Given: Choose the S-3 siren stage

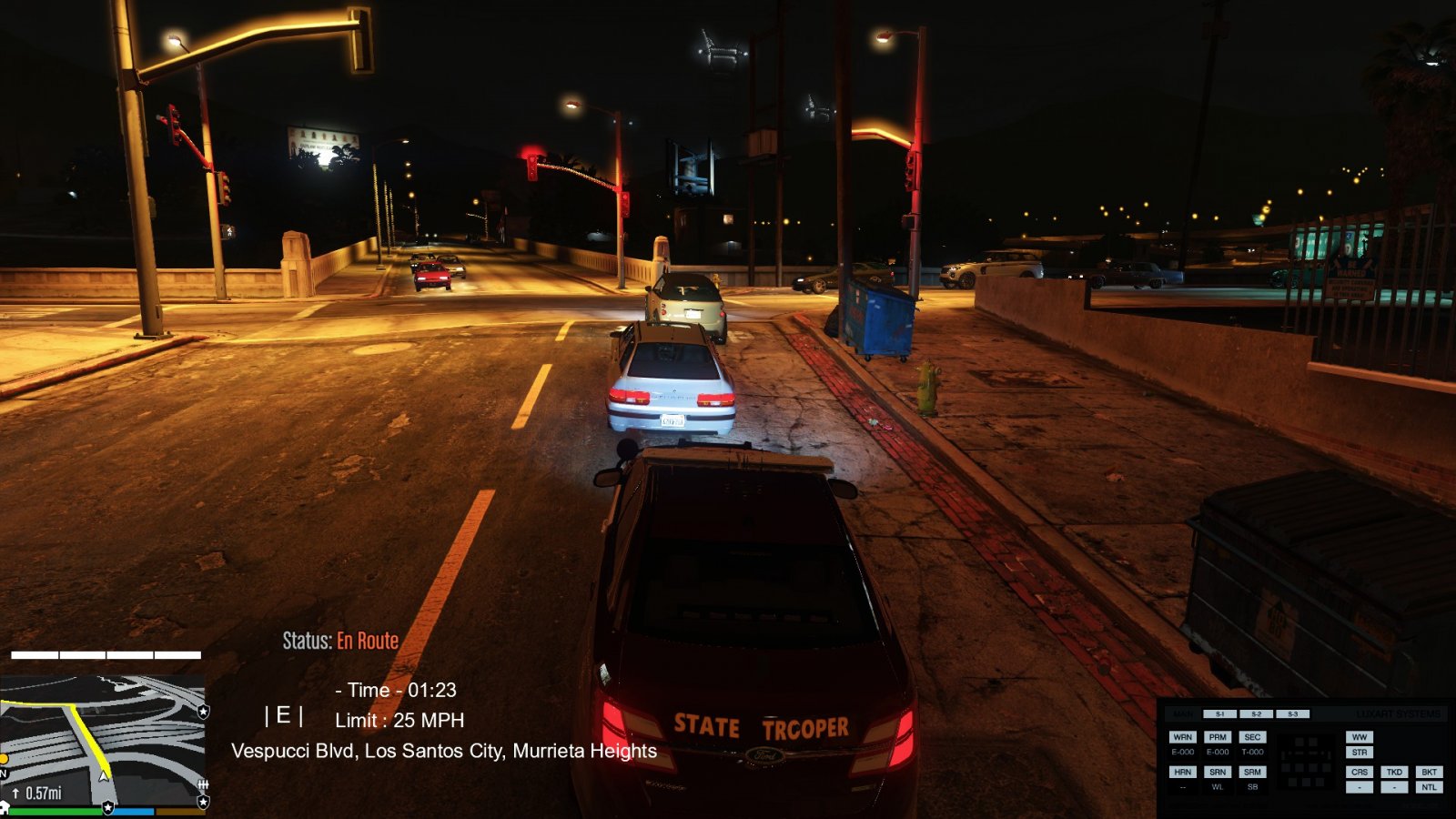Looking at the screenshot, I should click(x=1292, y=714).
